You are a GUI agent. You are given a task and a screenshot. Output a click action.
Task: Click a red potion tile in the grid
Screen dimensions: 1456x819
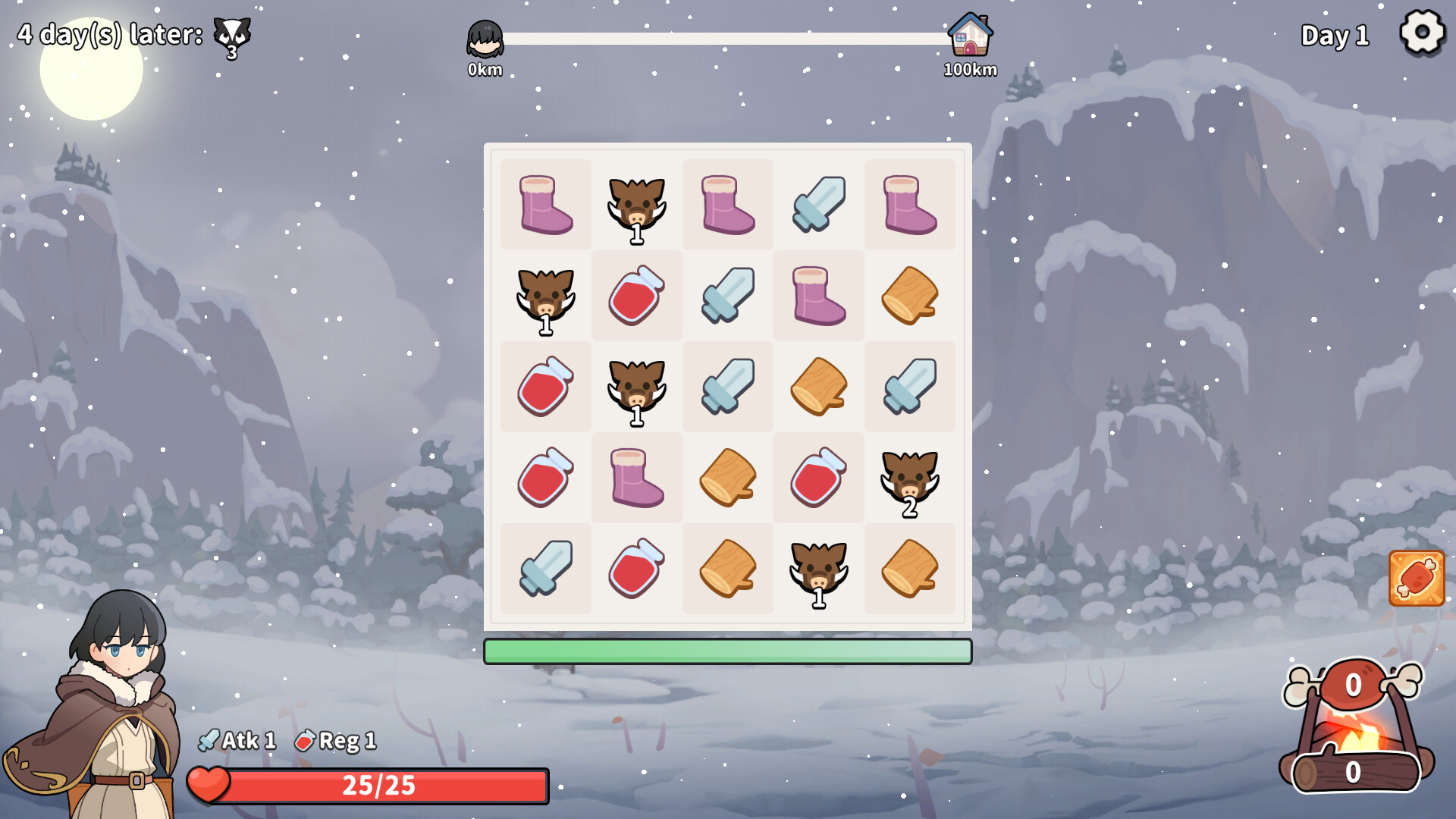[635, 296]
